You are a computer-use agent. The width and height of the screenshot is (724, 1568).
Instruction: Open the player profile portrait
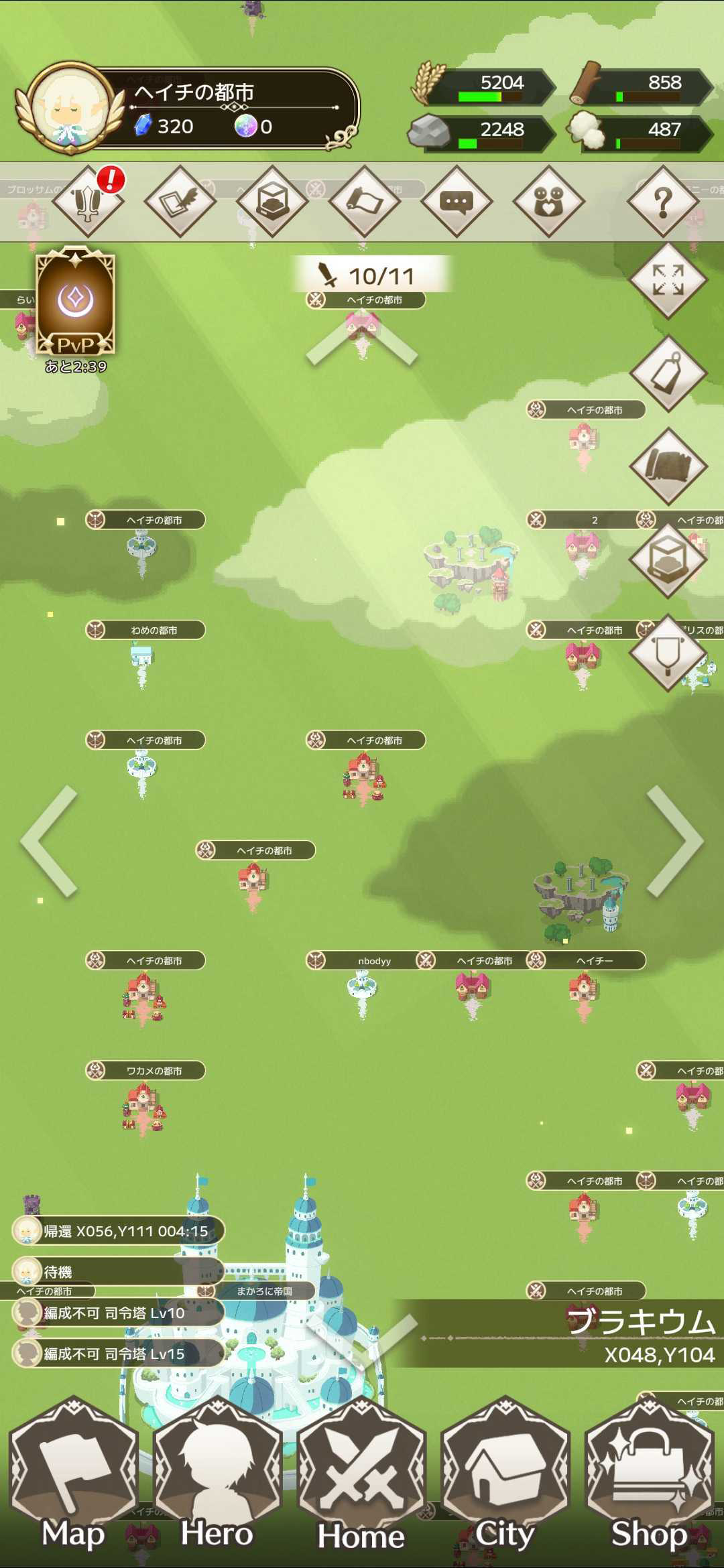pos(70,107)
